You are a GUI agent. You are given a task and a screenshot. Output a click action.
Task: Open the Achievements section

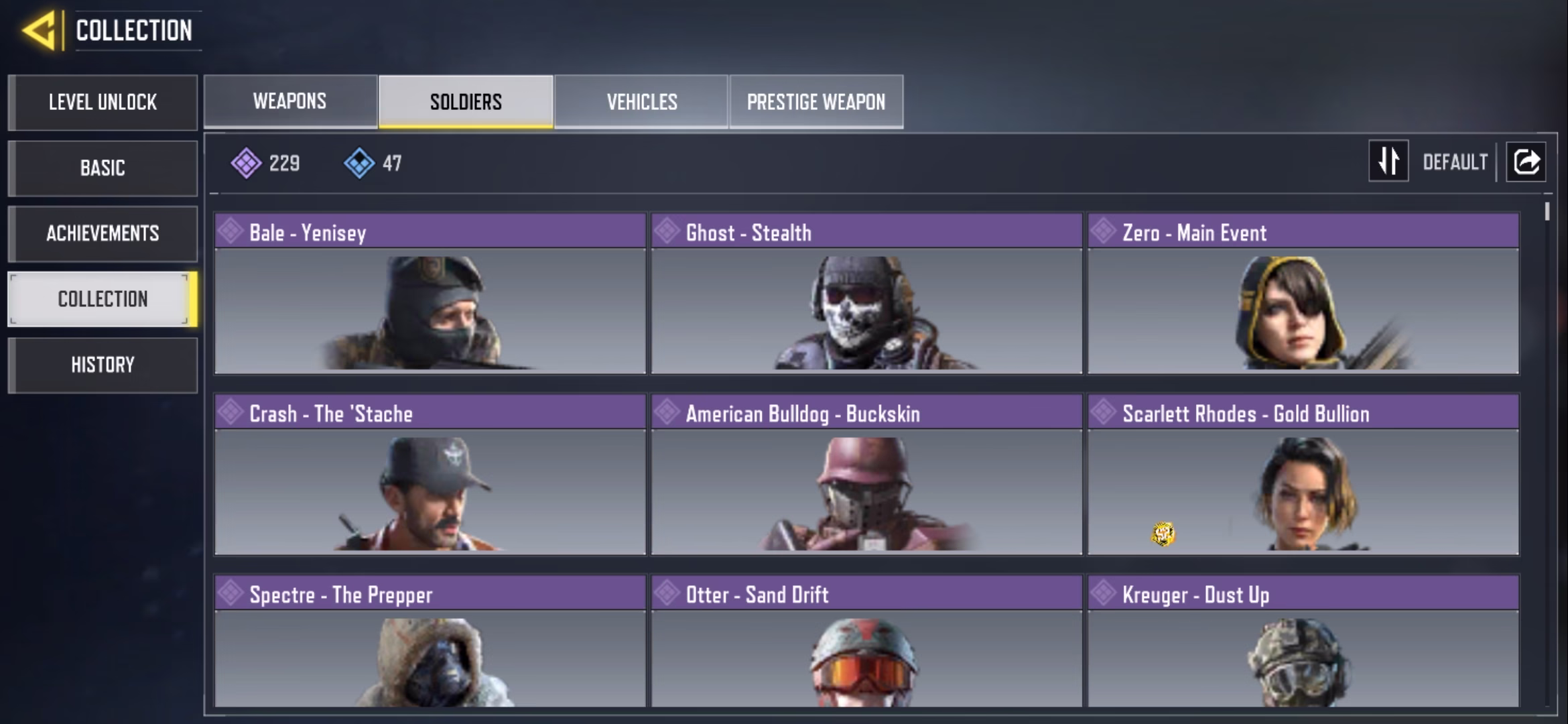103,233
